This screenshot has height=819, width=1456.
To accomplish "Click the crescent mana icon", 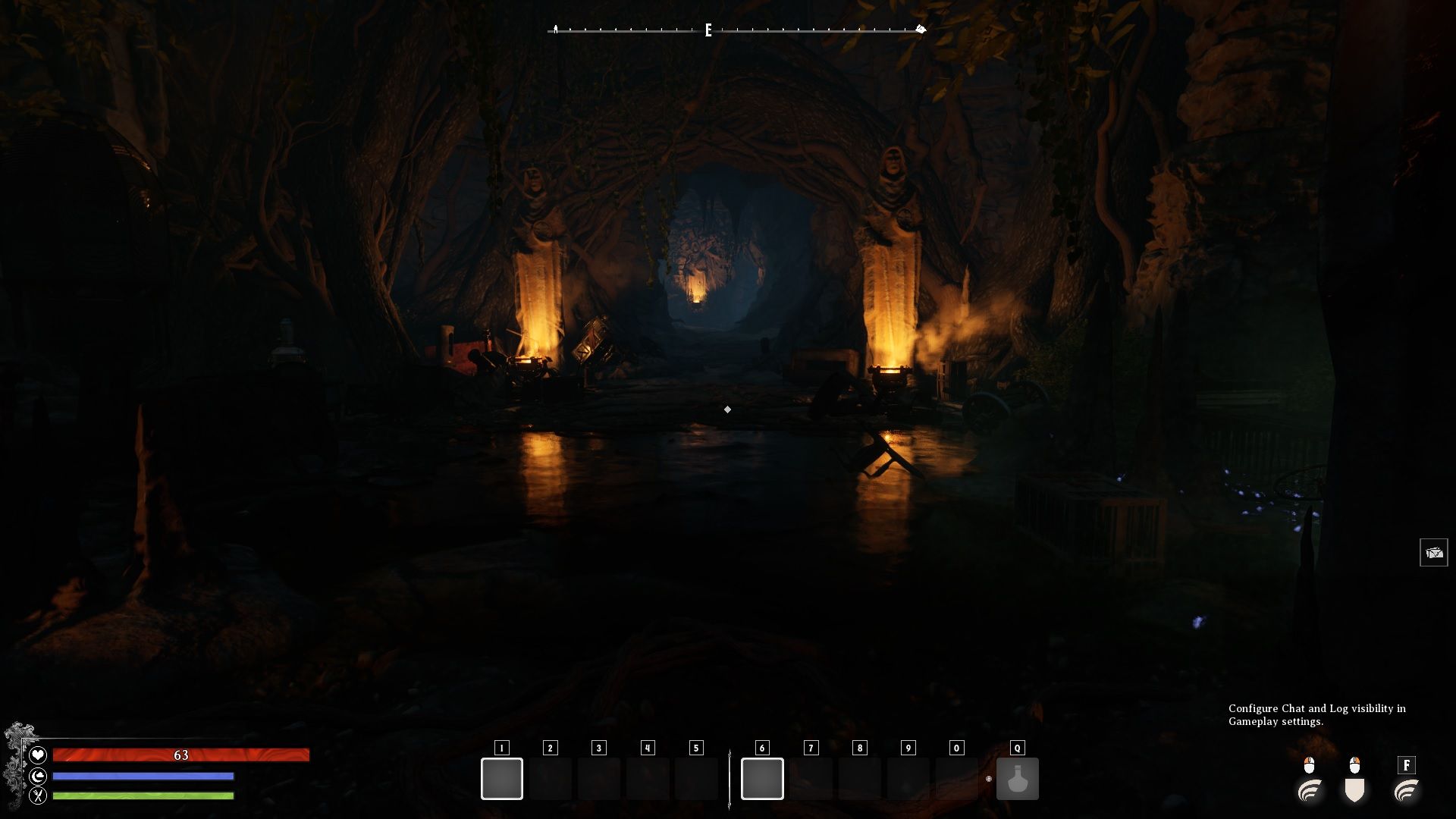I will pos(39,775).
